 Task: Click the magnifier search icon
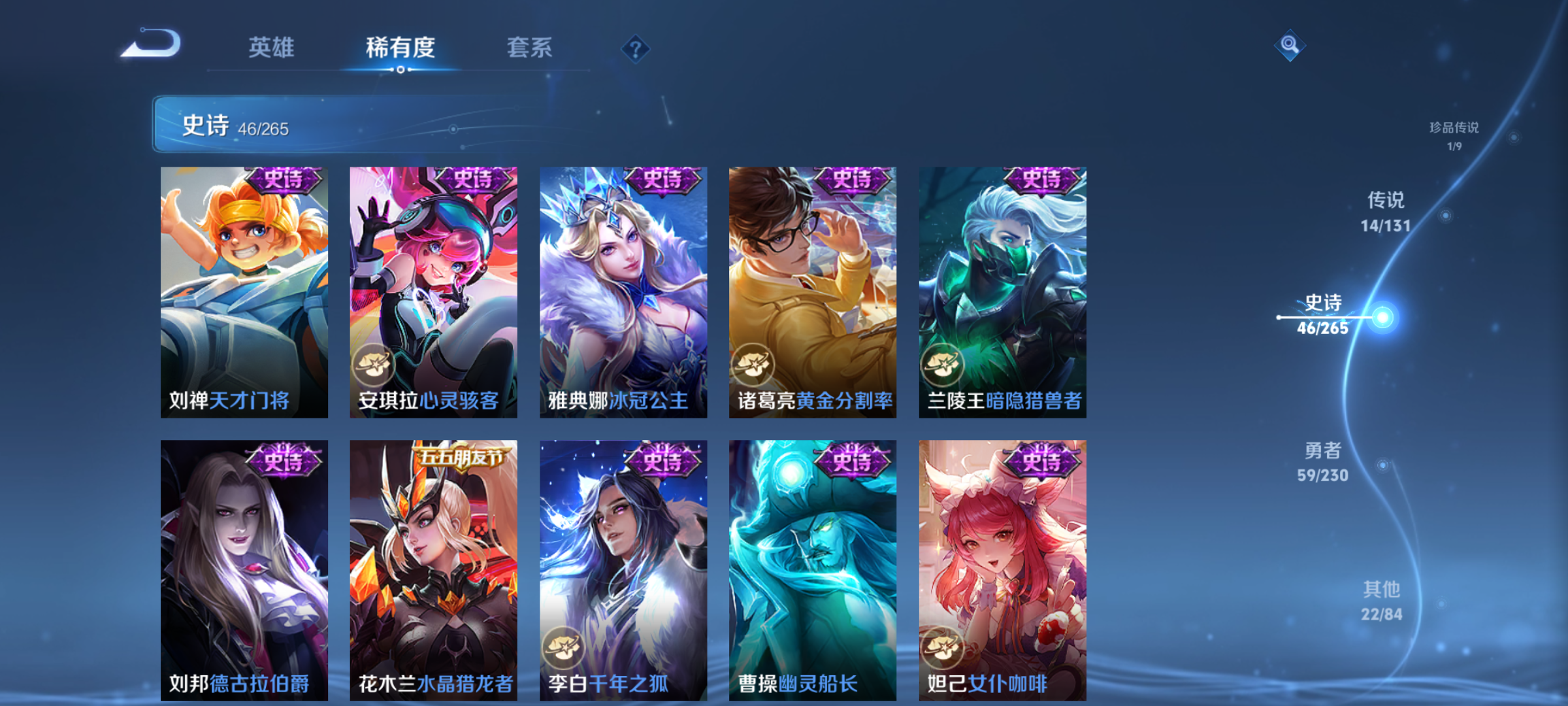(1290, 45)
